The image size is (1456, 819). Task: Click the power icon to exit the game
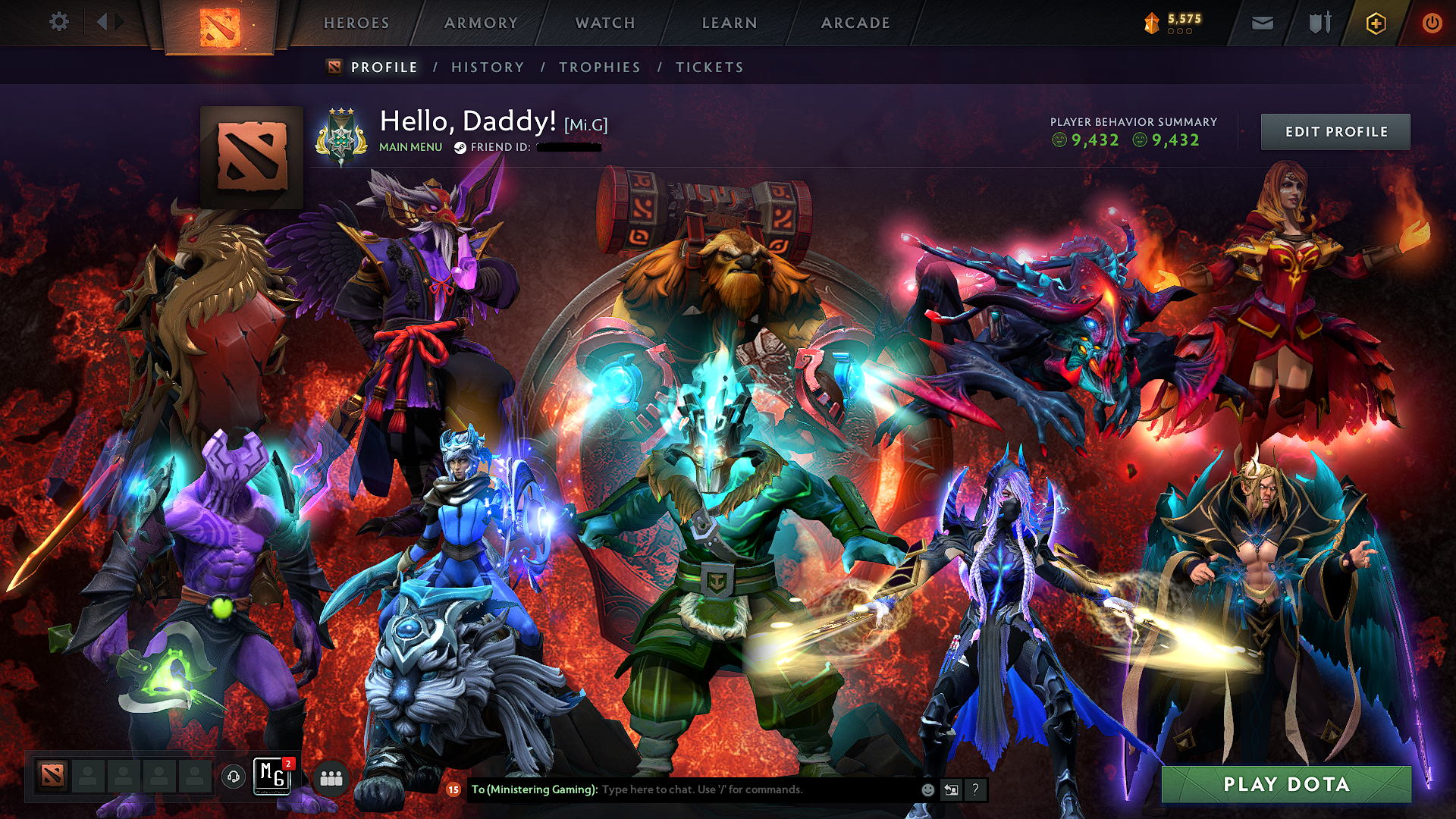1432,23
